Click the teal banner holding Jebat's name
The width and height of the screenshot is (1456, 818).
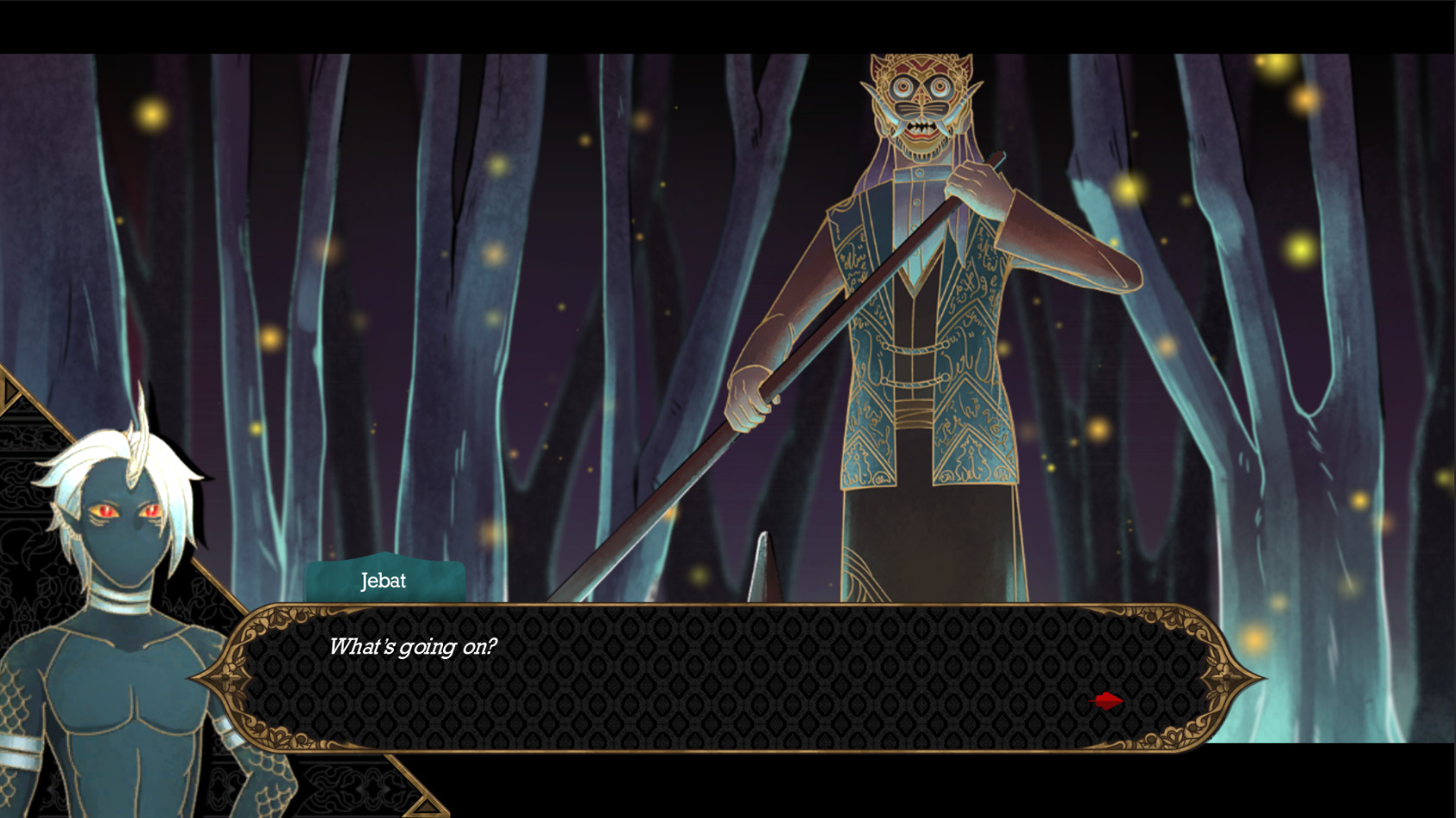point(383,581)
